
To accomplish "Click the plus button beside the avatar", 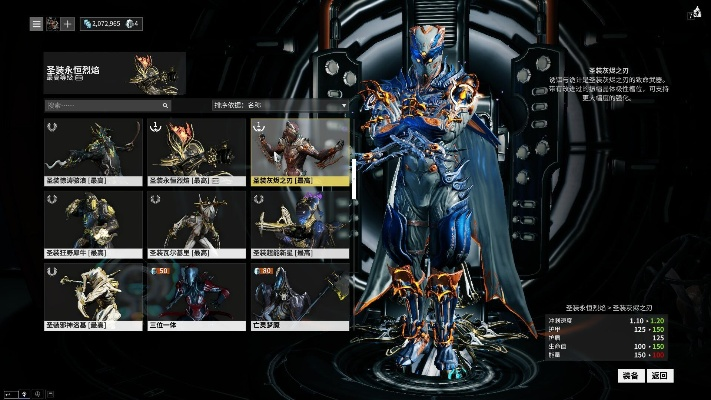I will (68, 23).
